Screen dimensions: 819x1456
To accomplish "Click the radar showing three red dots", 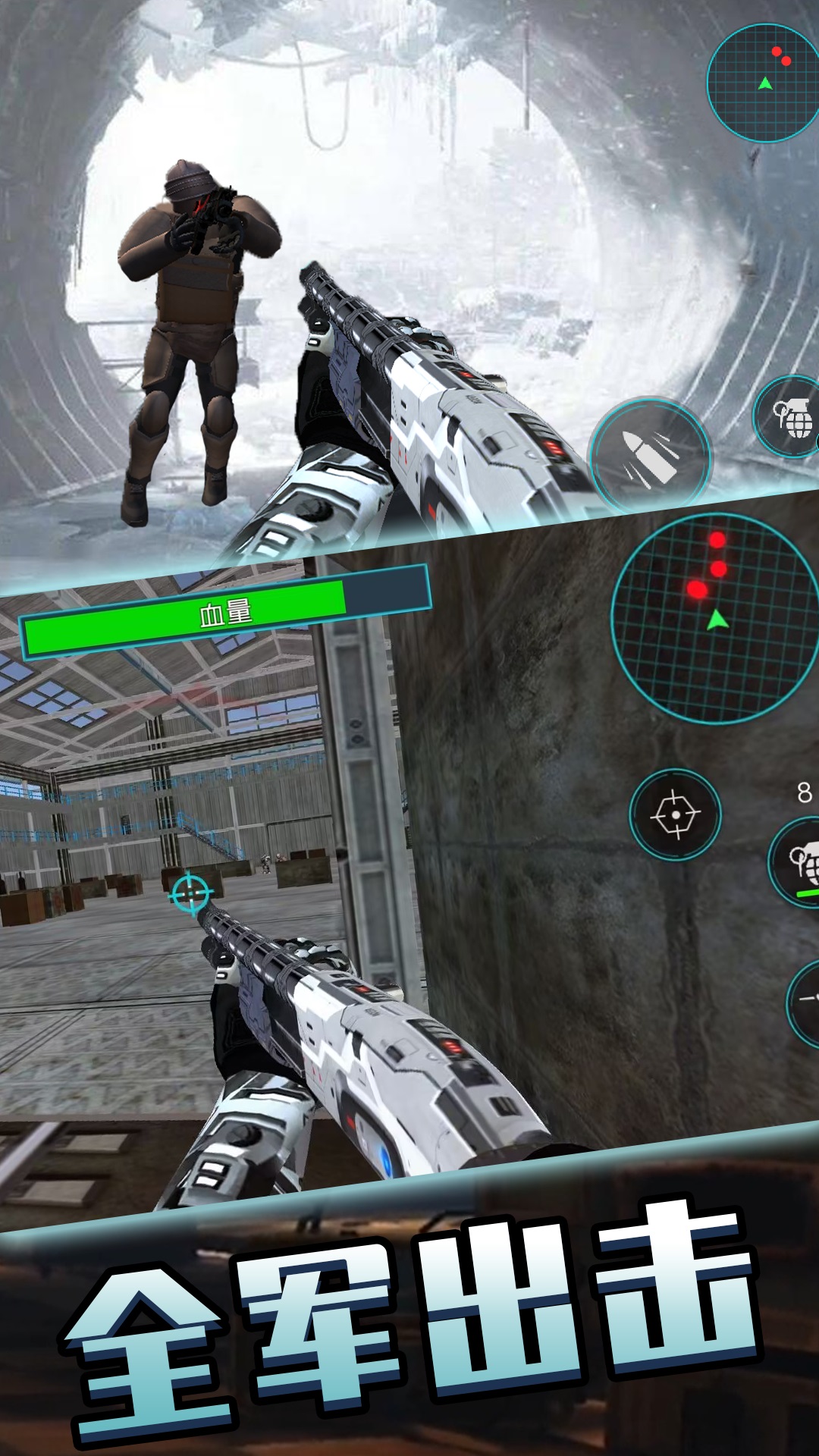I will (x=714, y=618).
